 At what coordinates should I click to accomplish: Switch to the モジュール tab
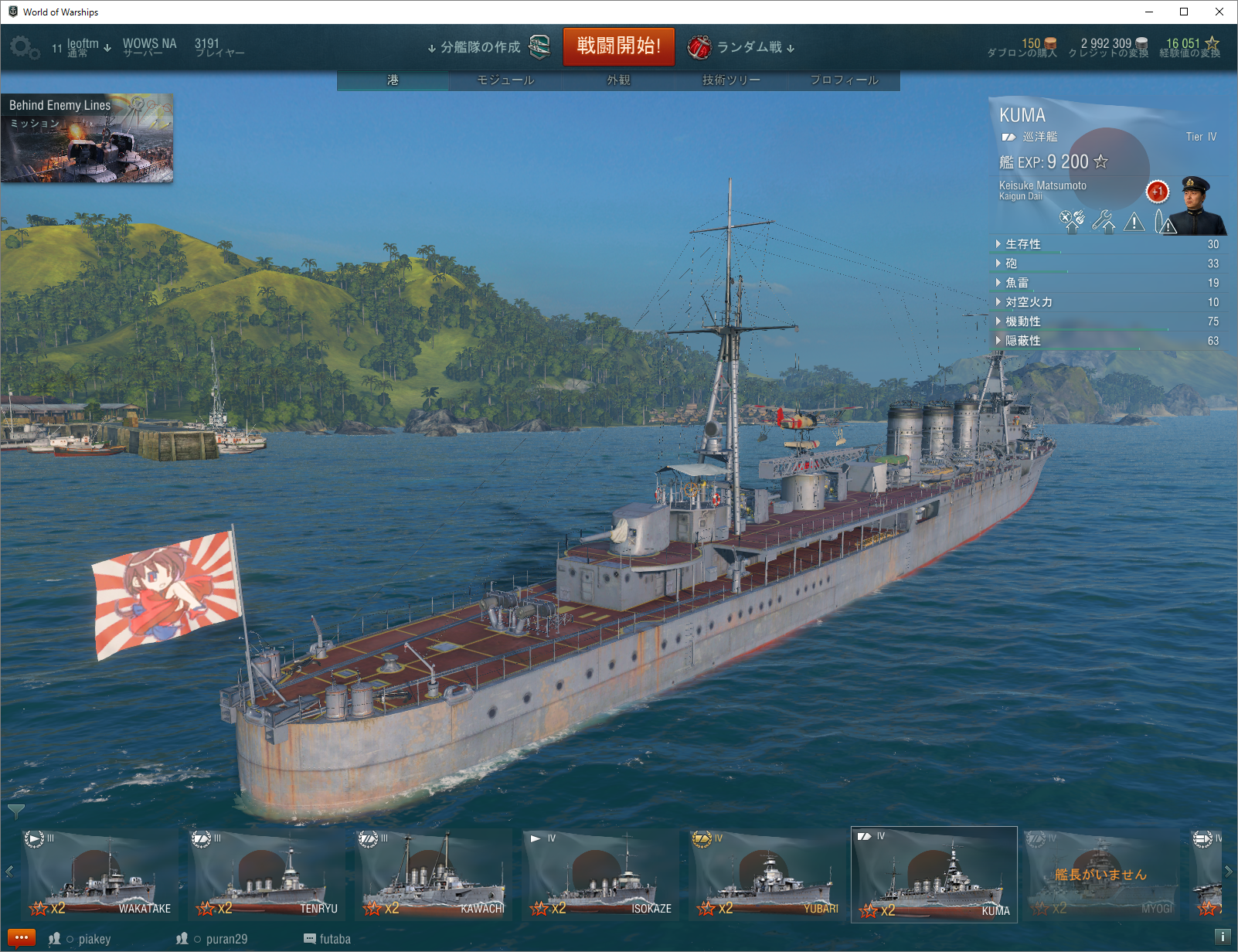pos(505,80)
